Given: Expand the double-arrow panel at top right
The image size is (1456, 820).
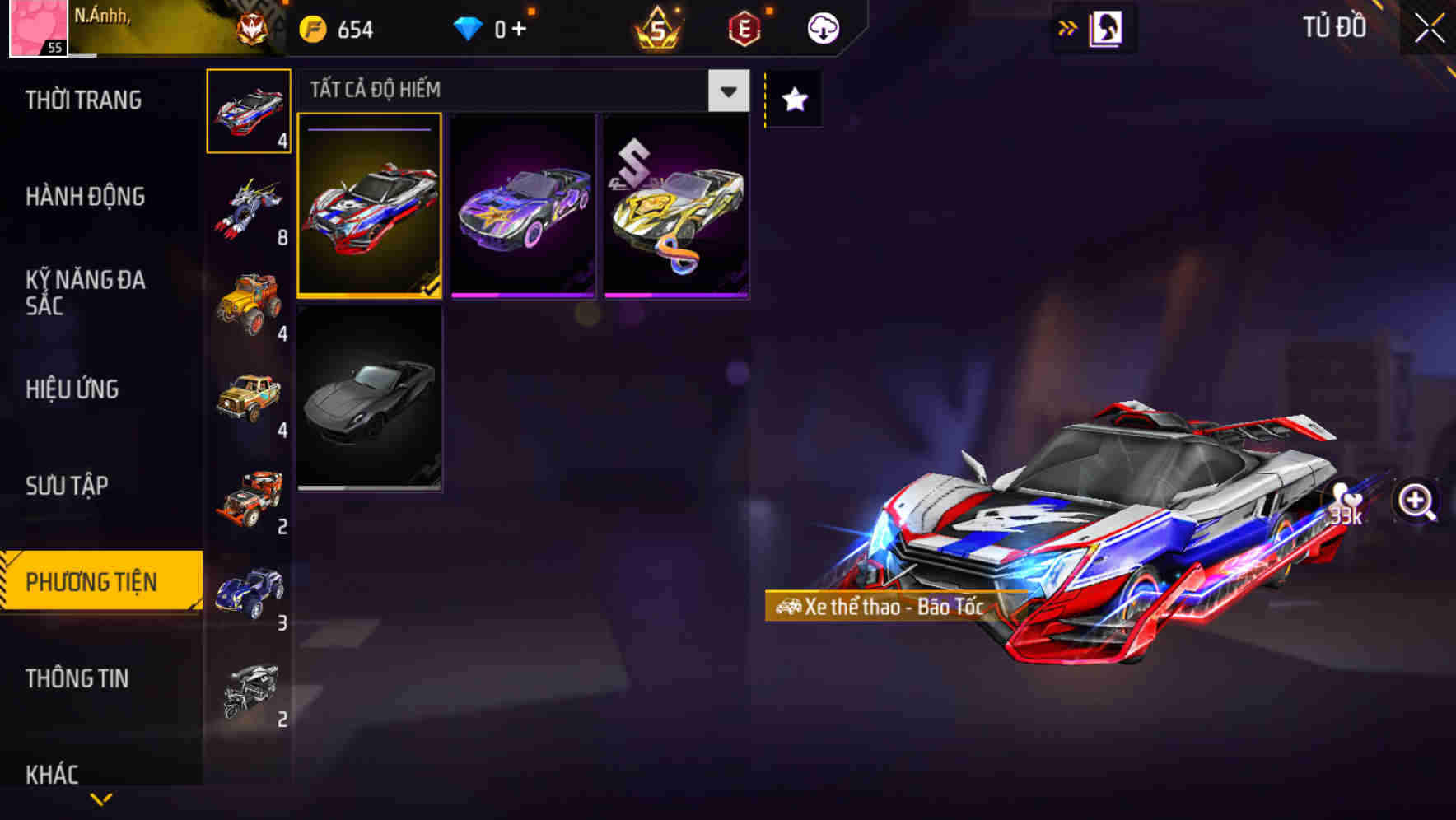Looking at the screenshot, I should pos(1068,27).
